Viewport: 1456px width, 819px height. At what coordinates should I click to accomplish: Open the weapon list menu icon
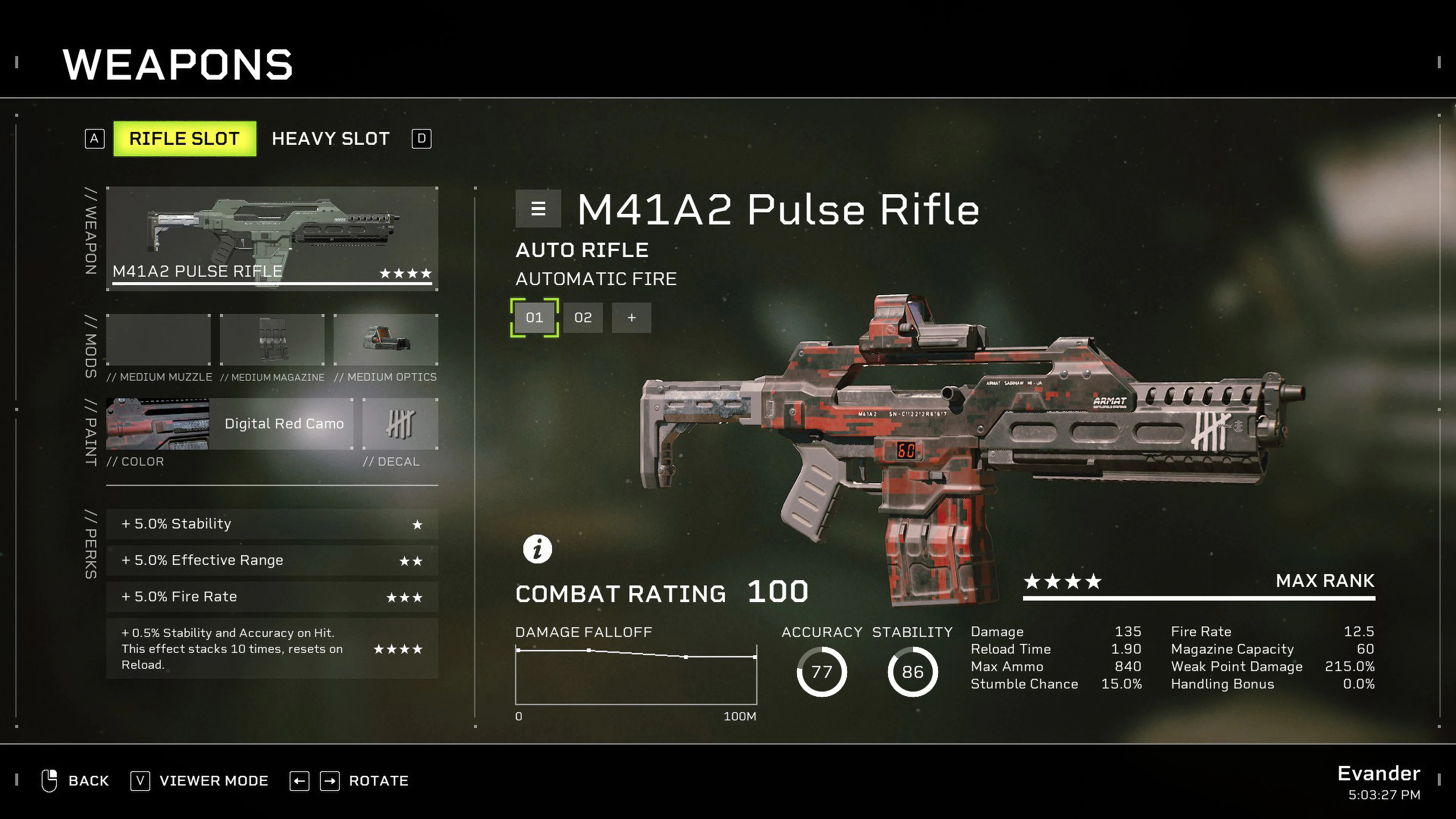point(538,208)
